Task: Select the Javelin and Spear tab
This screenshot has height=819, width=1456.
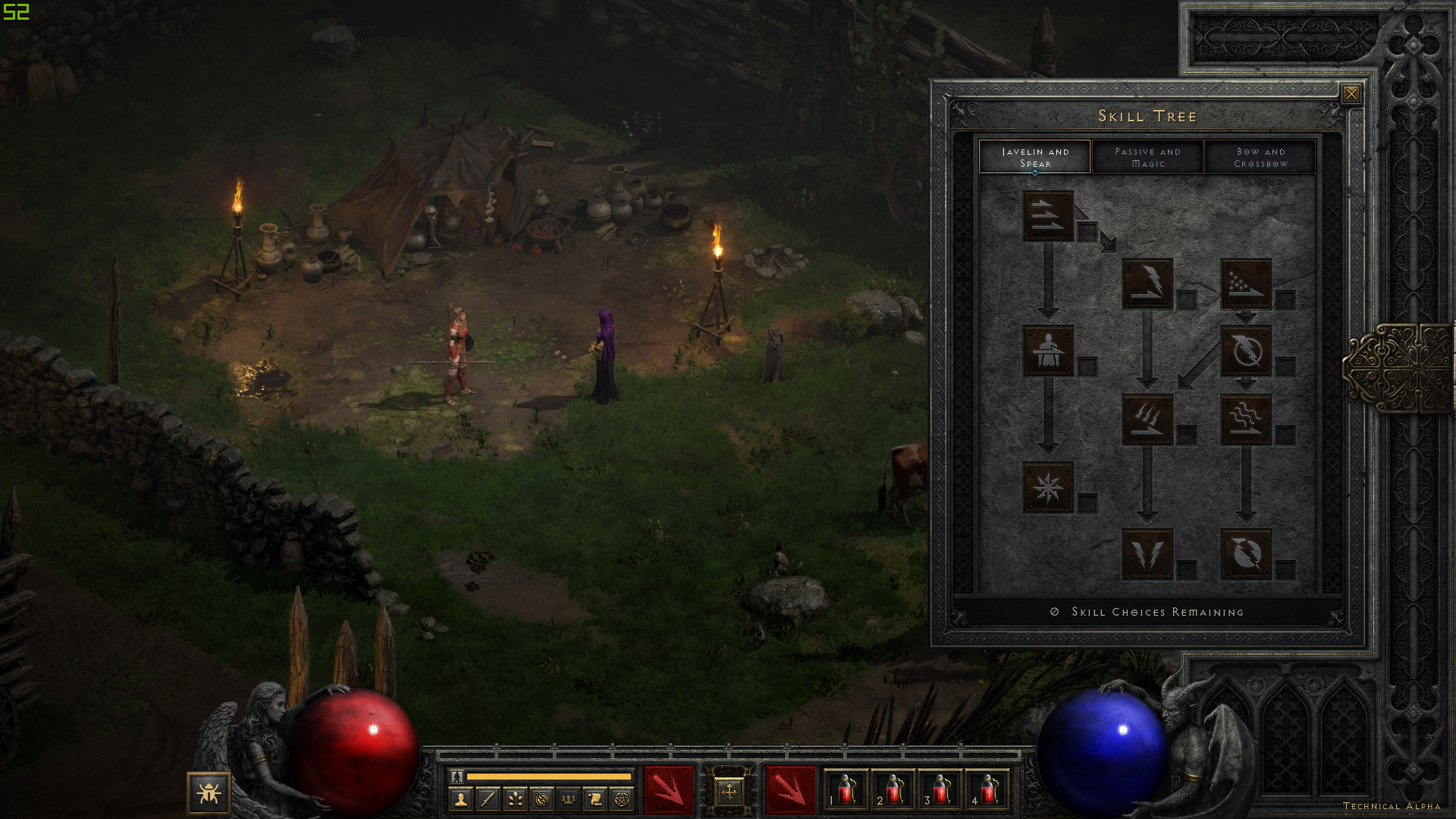Action: [x=1035, y=157]
